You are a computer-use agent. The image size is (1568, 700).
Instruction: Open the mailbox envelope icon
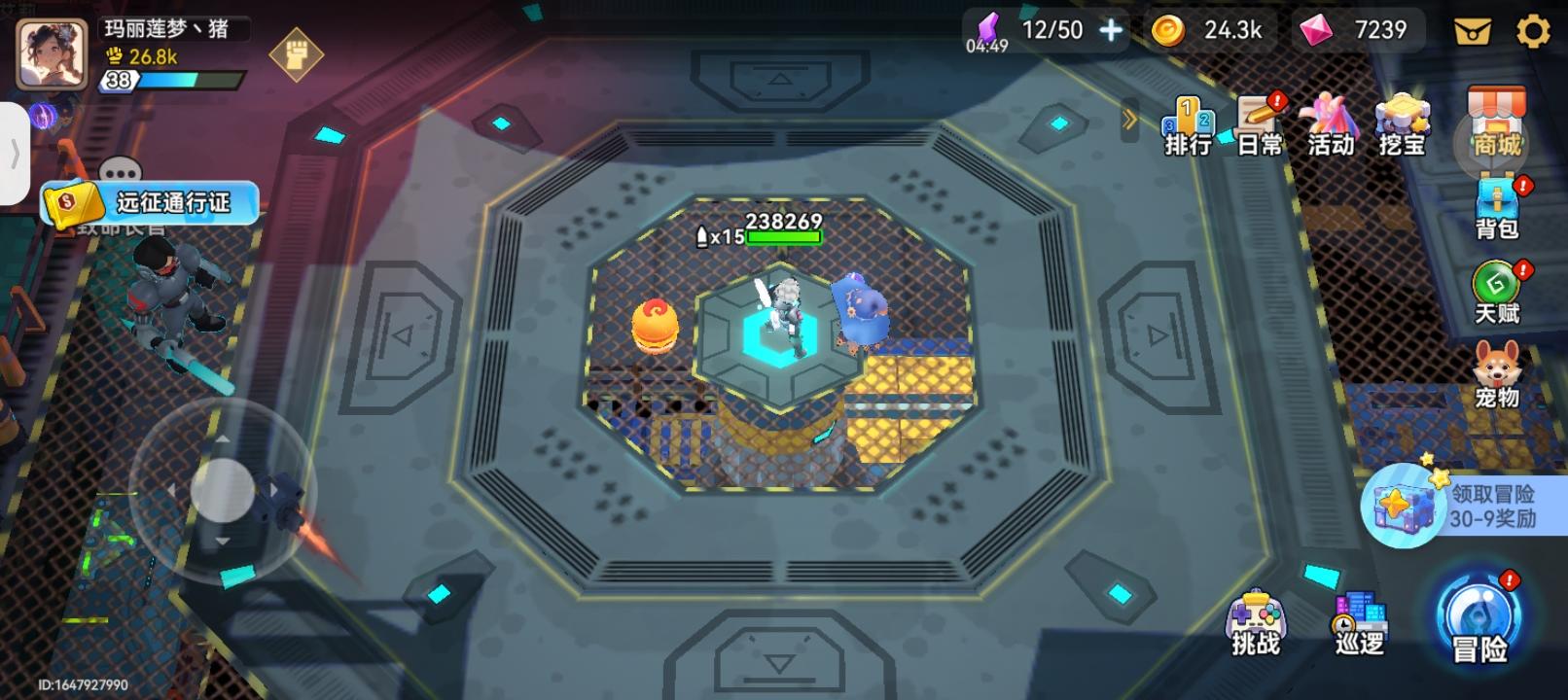tap(1475, 30)
